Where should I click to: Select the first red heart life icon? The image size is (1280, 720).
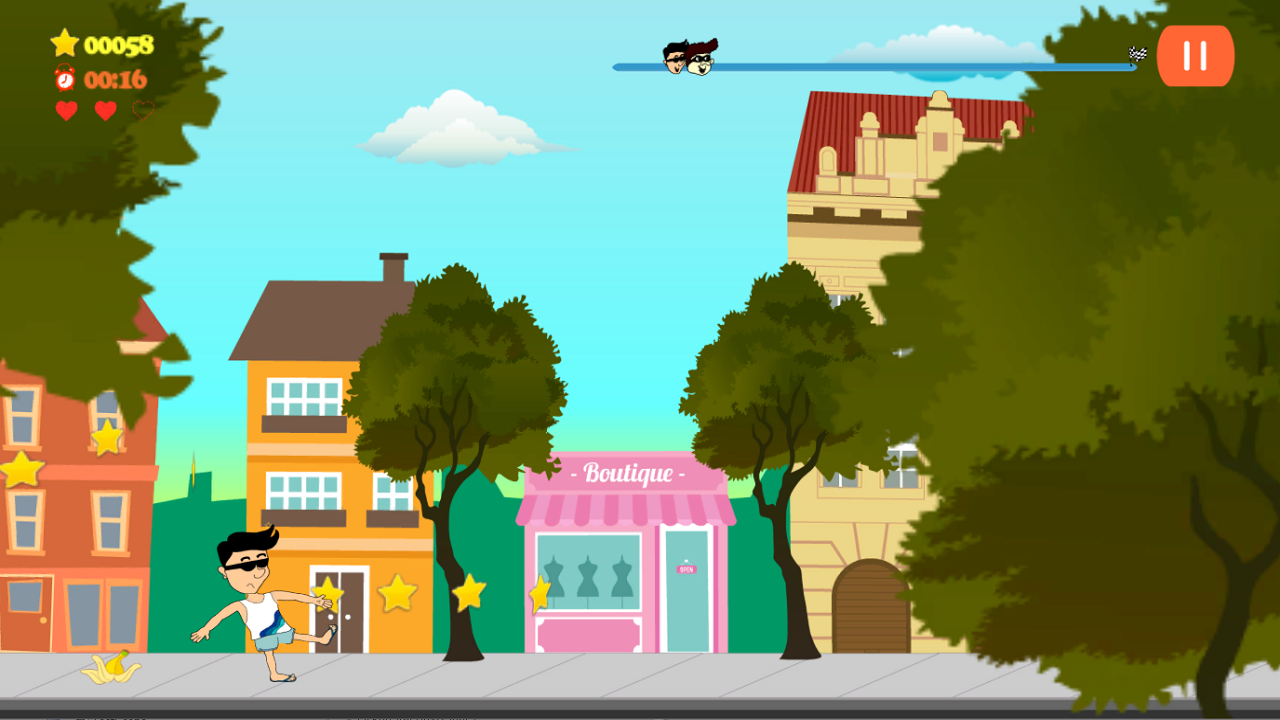point(66,110)
